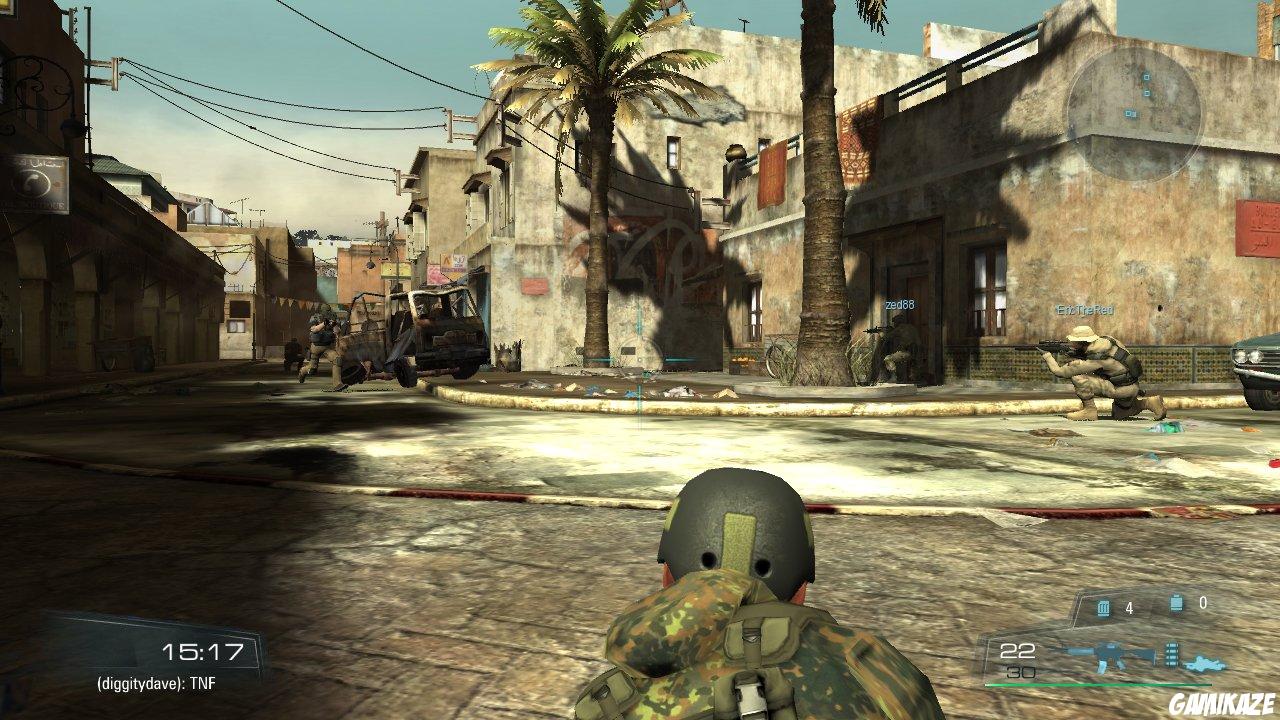
Task: Click the blue teammate blip on the radar
Action: click(x=1147, y=77)
